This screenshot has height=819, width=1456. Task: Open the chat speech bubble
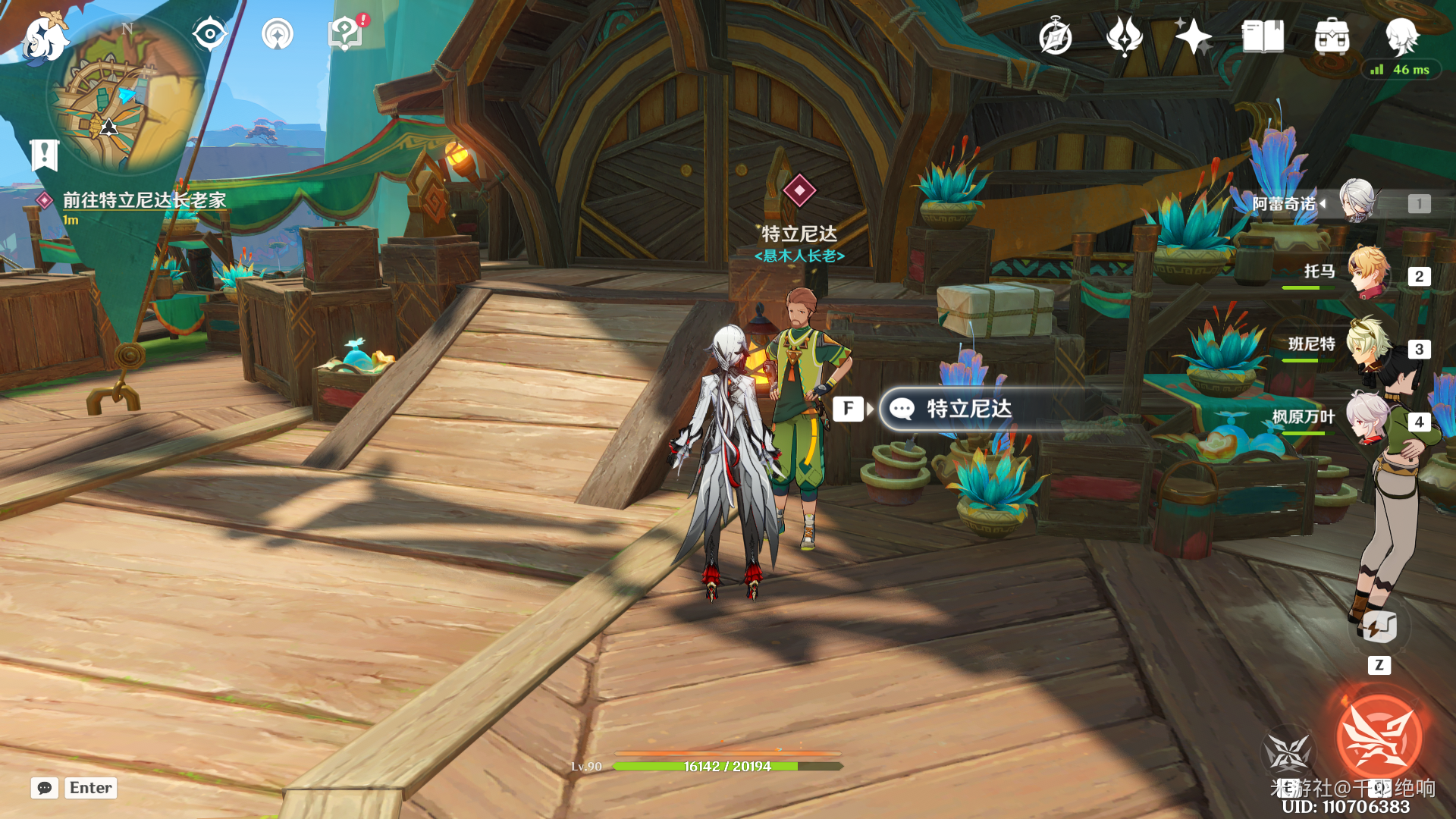coord(45,788)
